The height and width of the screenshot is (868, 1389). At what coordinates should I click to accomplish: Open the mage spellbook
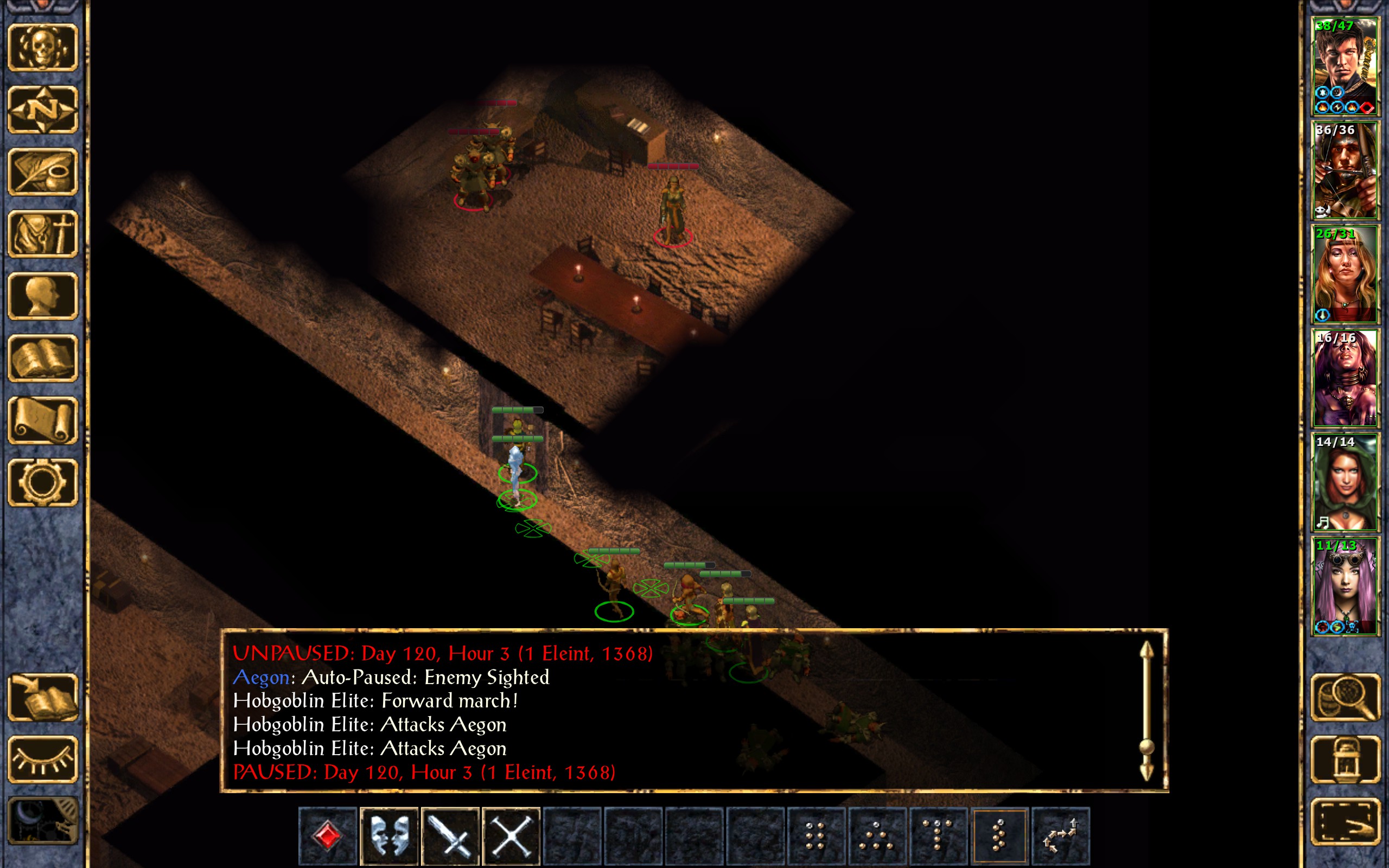tap(42, 358)
